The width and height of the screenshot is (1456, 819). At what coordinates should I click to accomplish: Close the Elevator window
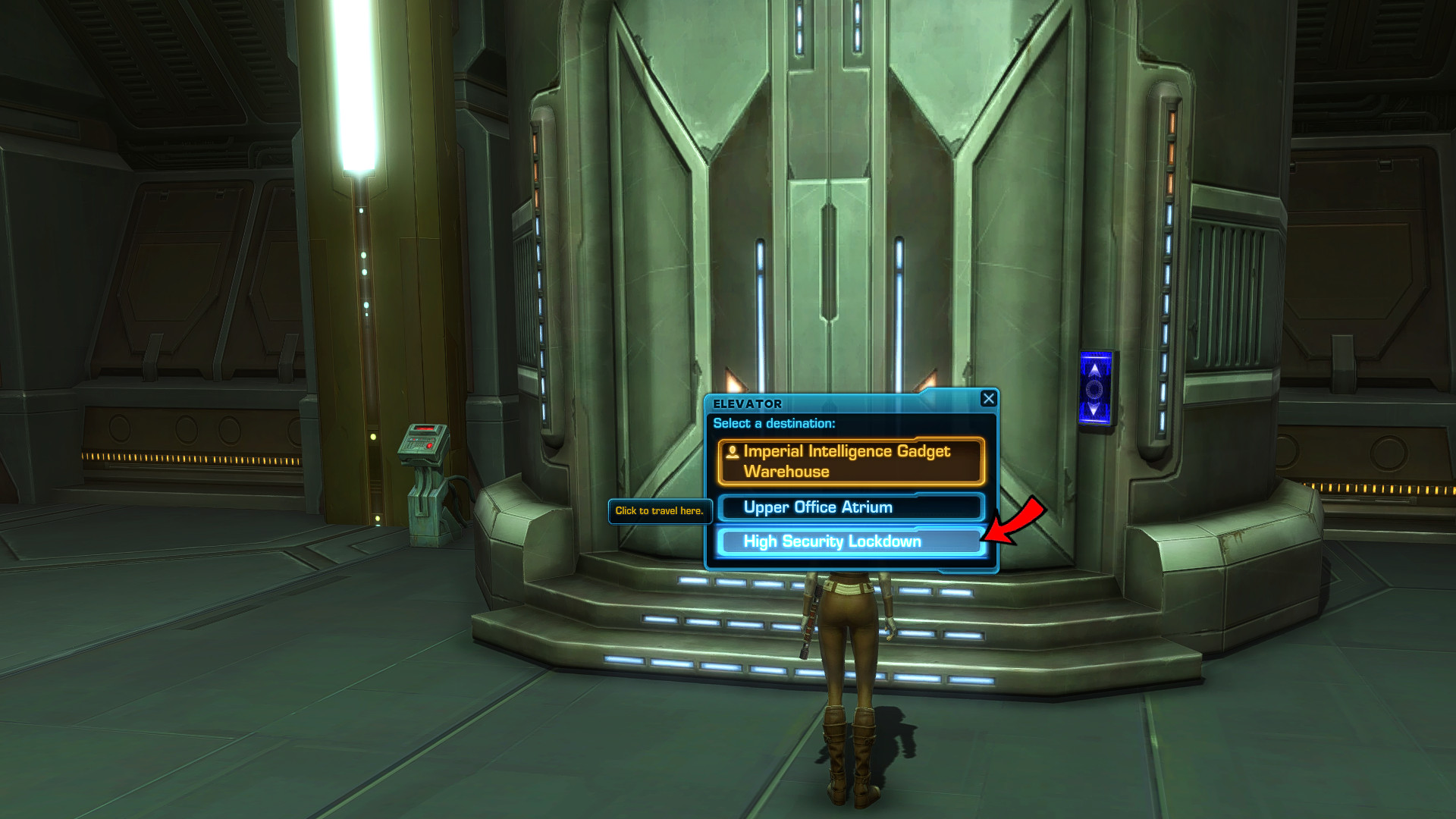[x=988, y=399]
